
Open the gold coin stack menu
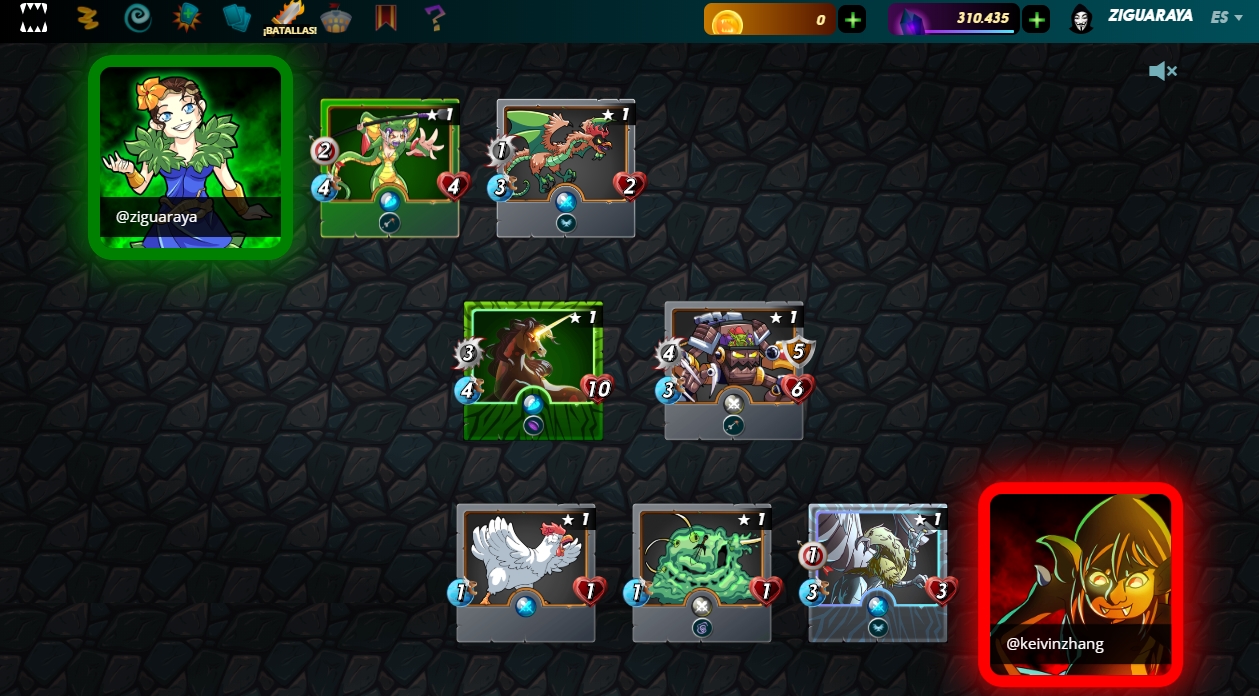[88, 18]
